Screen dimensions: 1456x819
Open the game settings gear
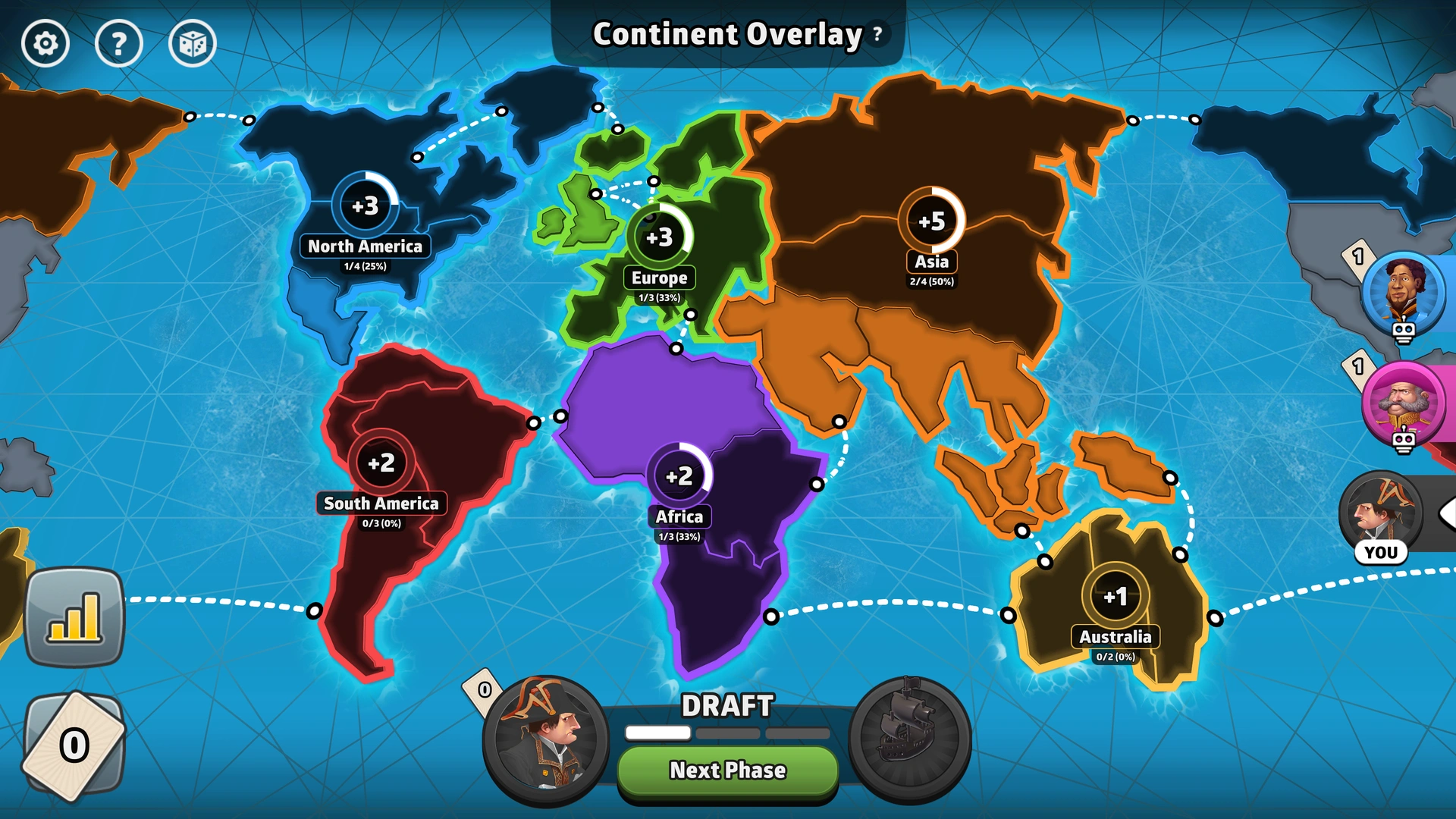[45, 43]
